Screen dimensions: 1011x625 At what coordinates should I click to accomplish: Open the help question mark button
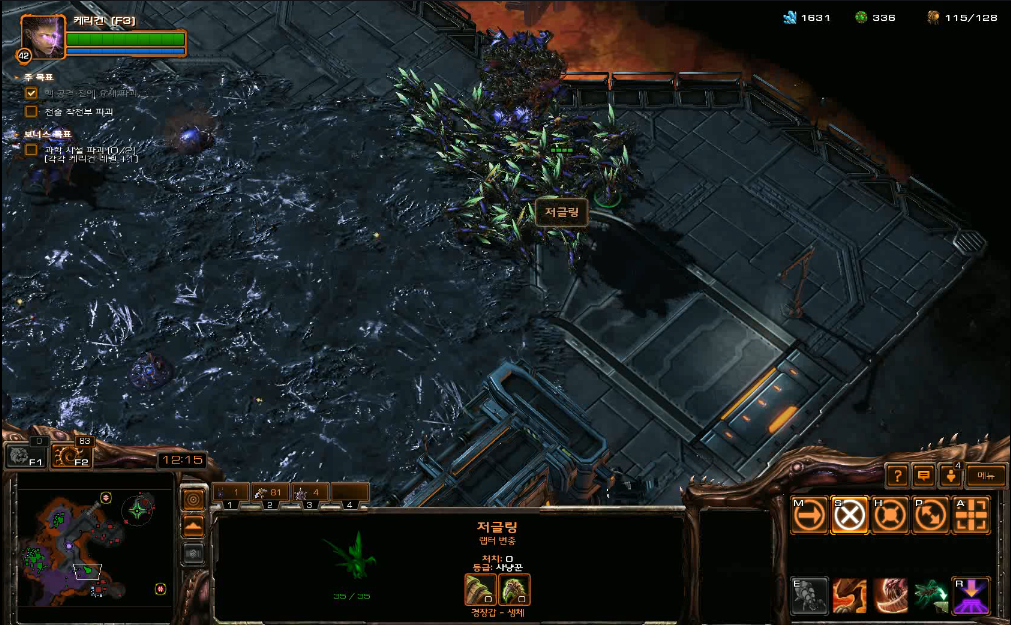coord(897,476)
